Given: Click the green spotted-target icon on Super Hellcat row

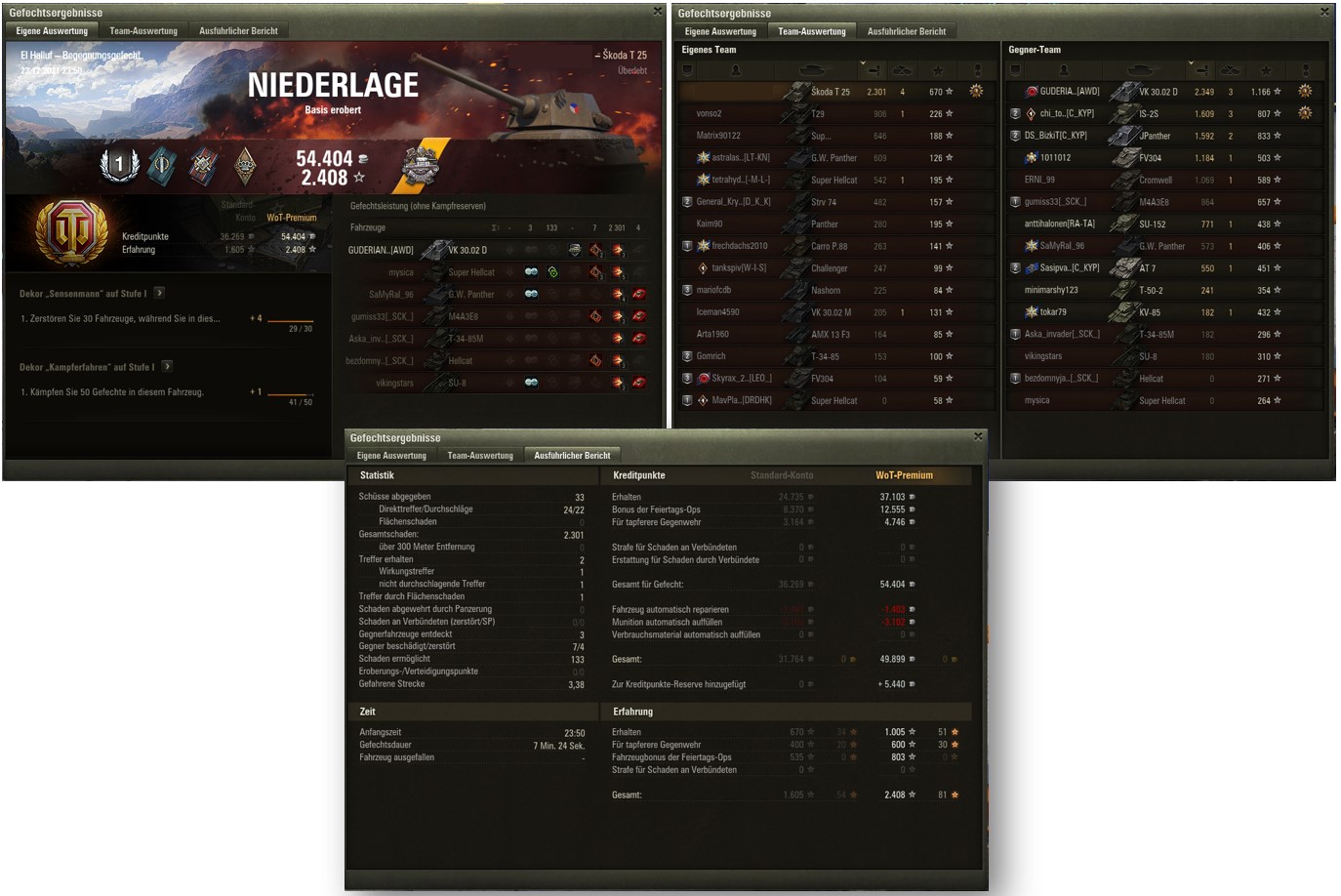Looking at the screenshot, I should 553,272.
